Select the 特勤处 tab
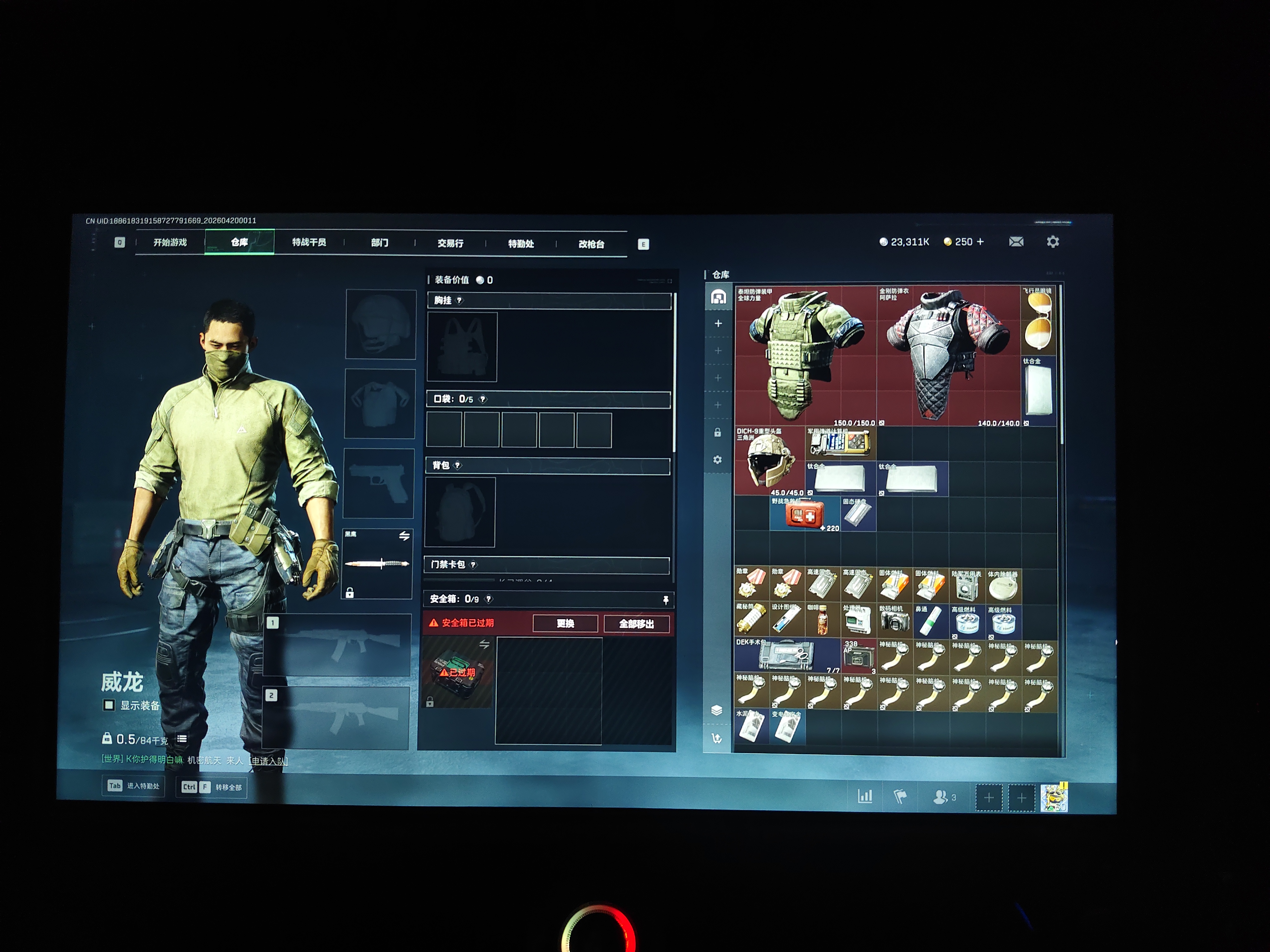Image resolution: width=1270 pixels, height=952 pixels. (x=521, y=244)
